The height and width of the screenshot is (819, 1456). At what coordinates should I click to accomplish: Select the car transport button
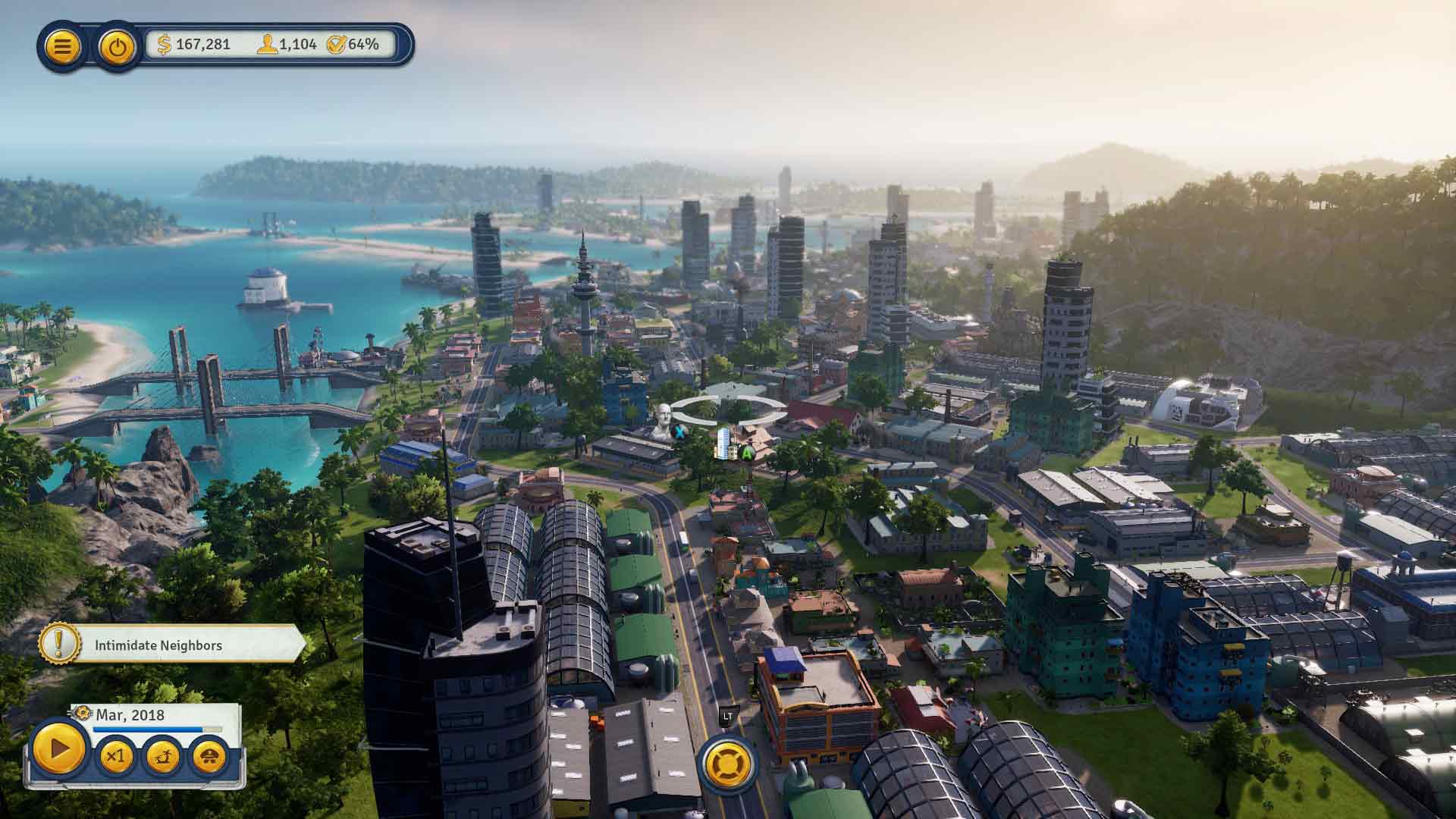tap(209, 756)
